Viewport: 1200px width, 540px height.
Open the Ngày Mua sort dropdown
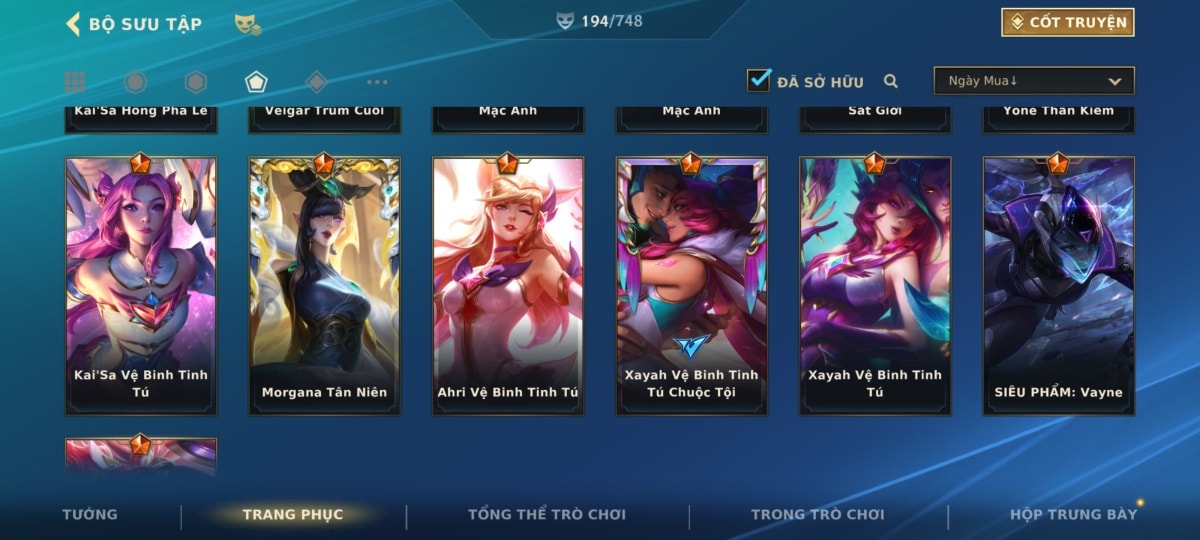pyautogui.click(x=1034, y=81)
